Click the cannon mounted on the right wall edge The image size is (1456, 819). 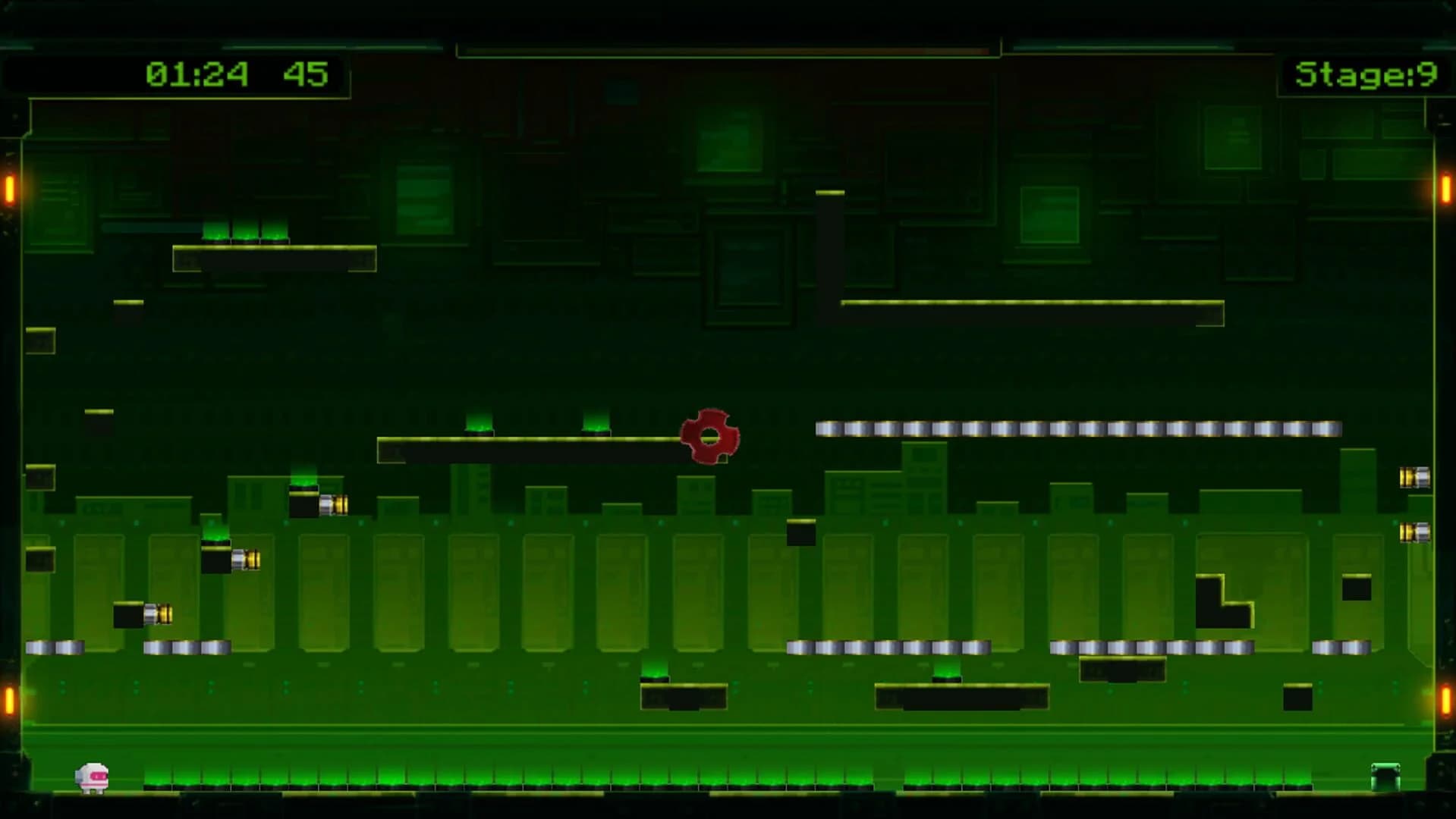point(1416,478)
